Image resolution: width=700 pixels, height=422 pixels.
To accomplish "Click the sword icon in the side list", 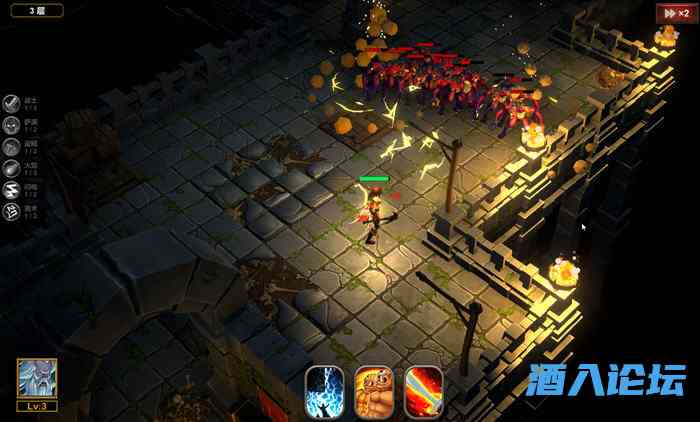I will point(12,103).
